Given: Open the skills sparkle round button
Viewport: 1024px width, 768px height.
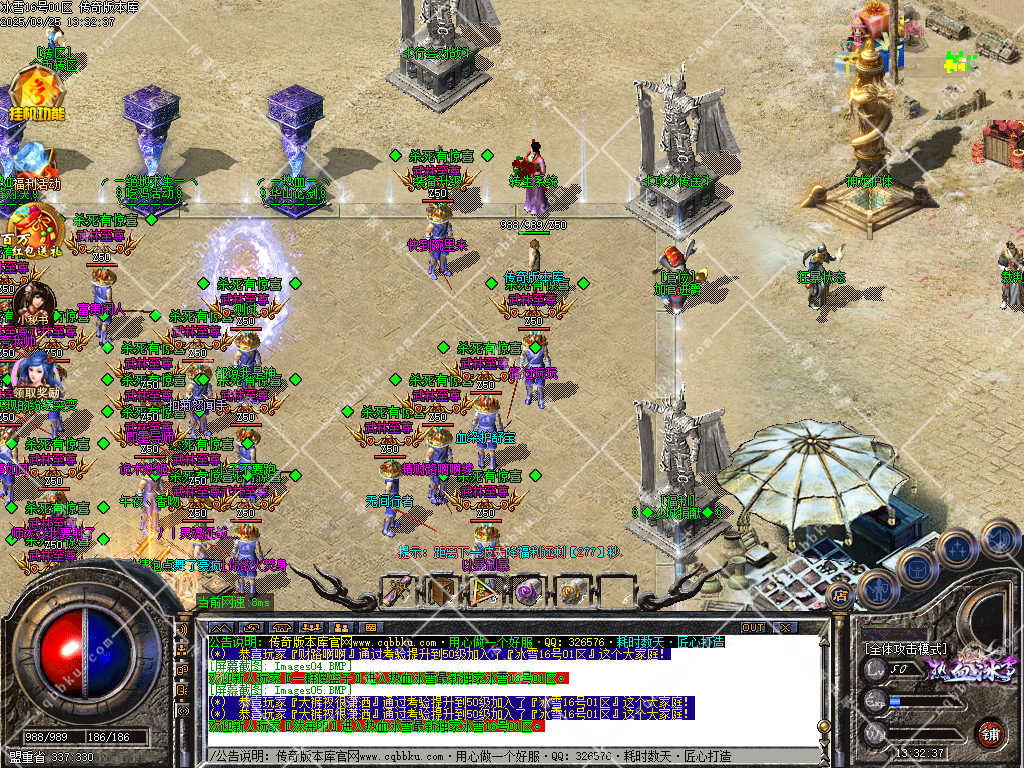Looking at the screenshot, I should (x=957, y=548).
